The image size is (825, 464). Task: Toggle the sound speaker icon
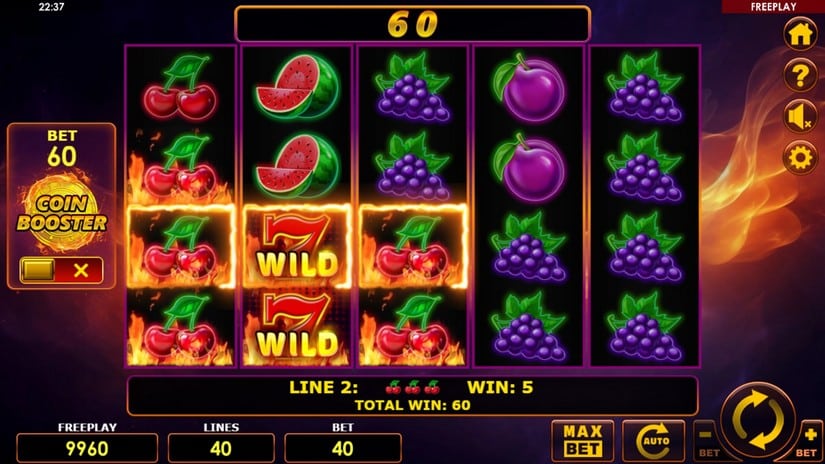pos(799,117)
